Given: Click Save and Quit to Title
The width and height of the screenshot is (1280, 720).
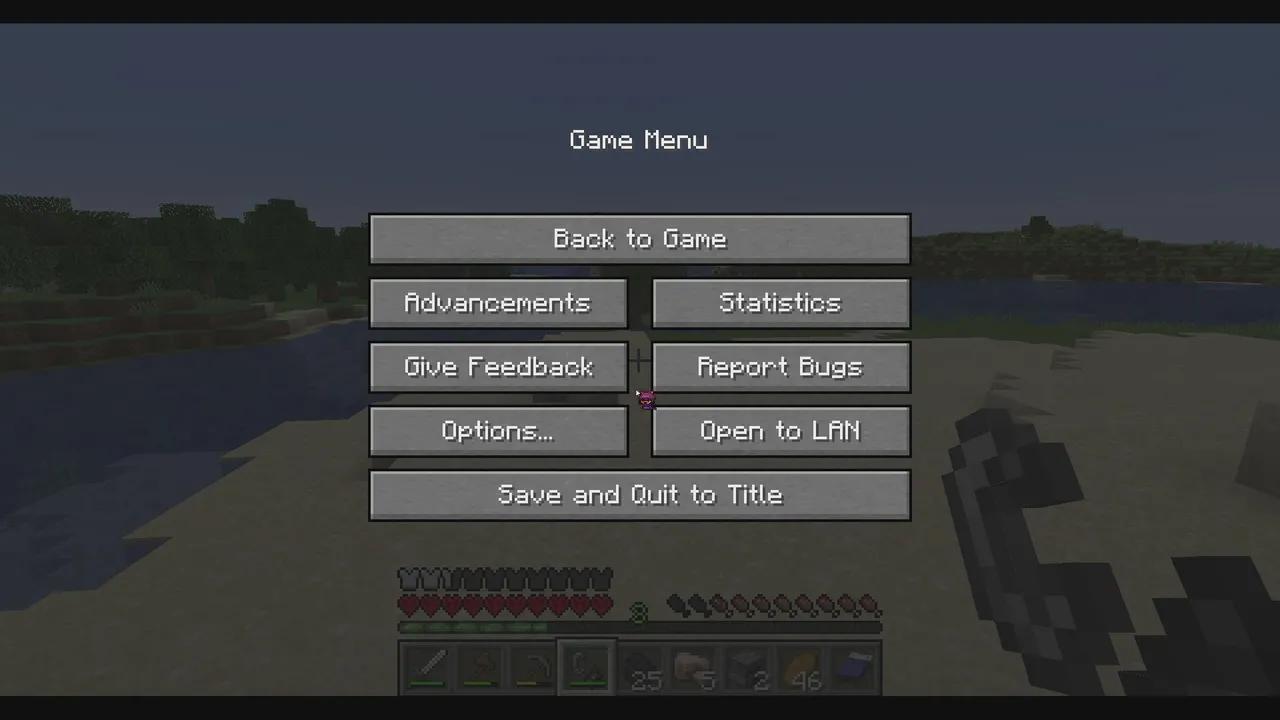Looking at the screenshot, I should 640,495.
